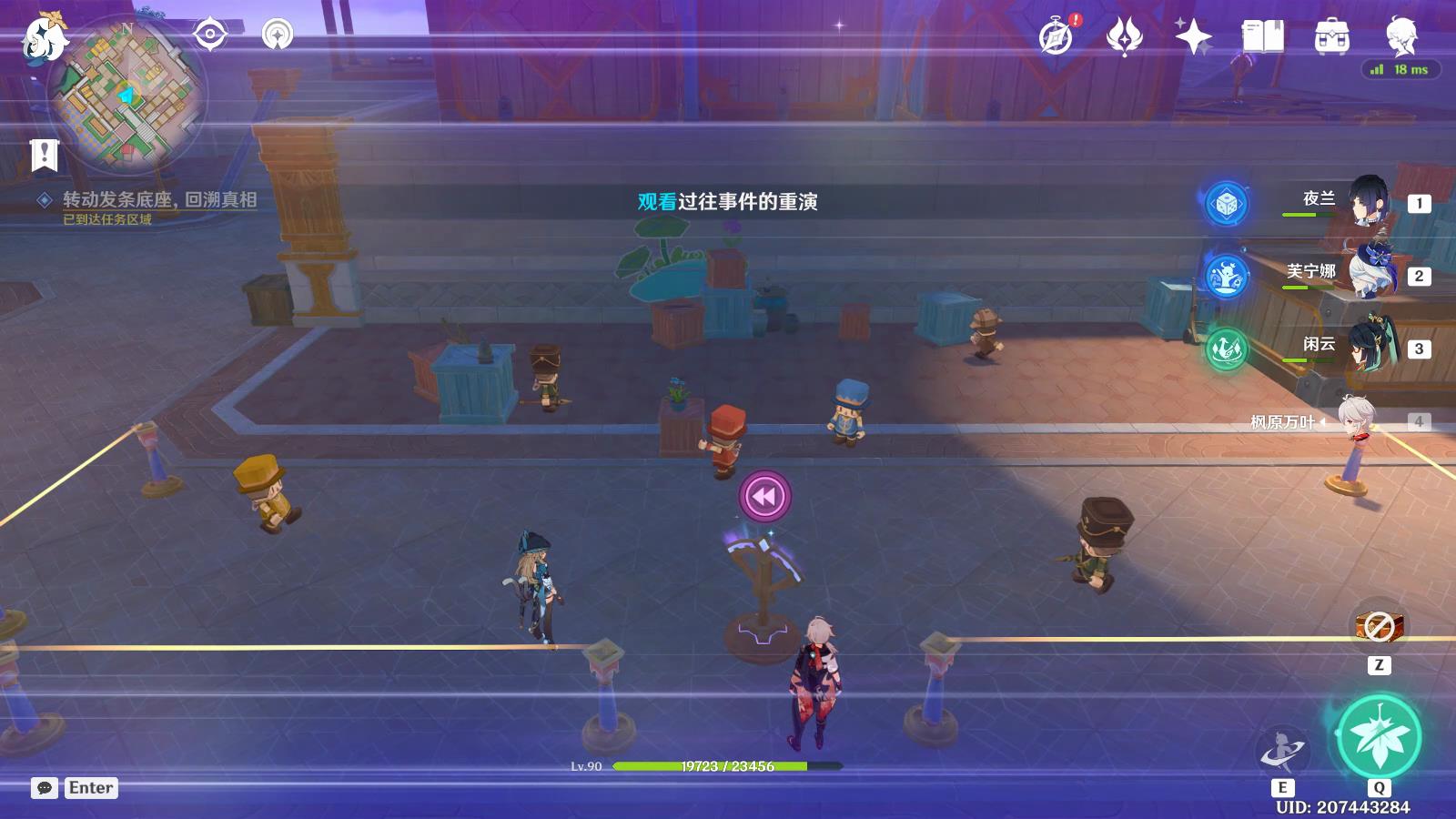1456x819 pixels.
Task: Open the chat box
Action: tap(45, 788)
